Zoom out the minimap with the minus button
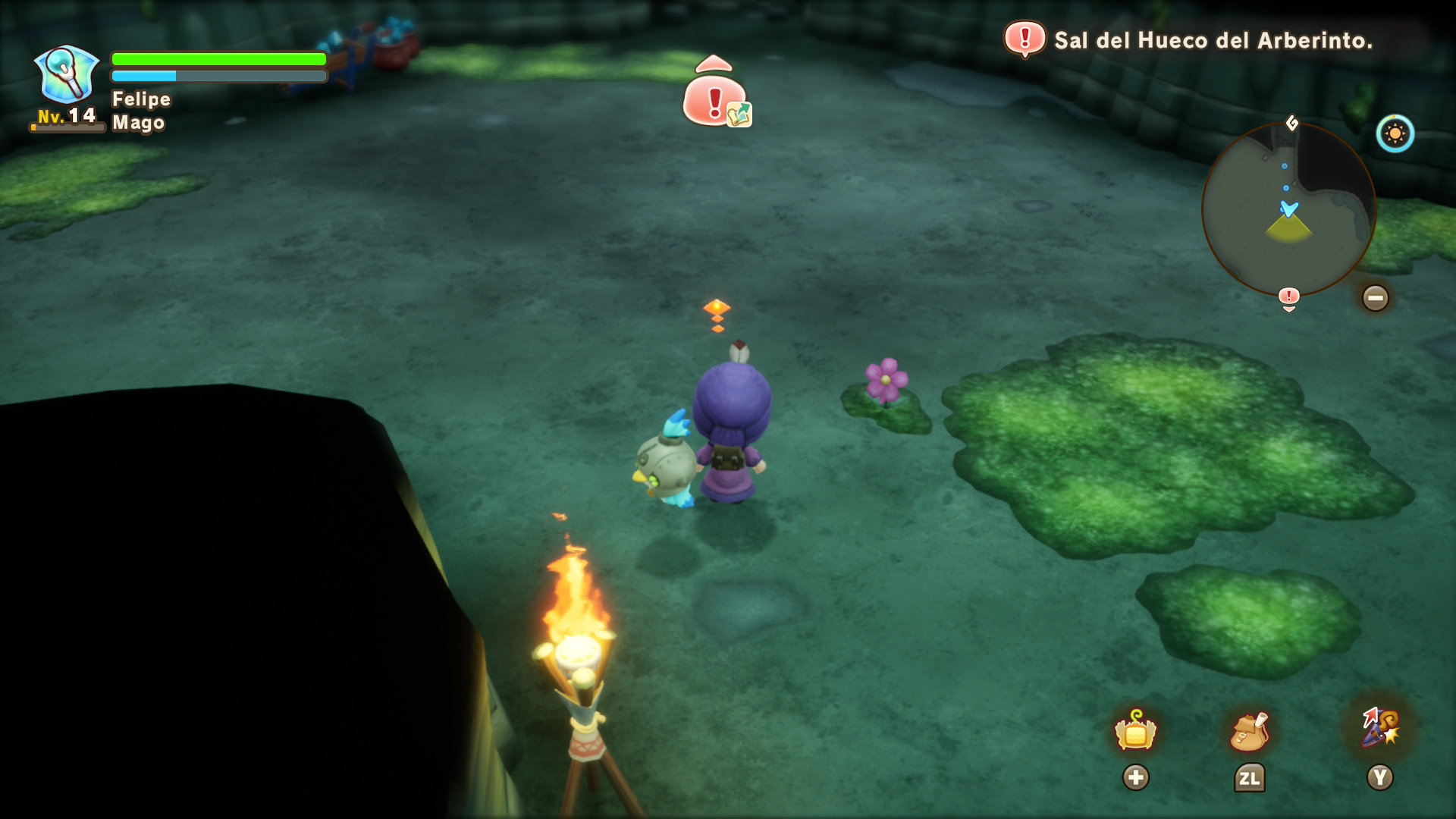Image resolution: width=1456 pixels, height=819 pixels. click(x=1375, y=298)
